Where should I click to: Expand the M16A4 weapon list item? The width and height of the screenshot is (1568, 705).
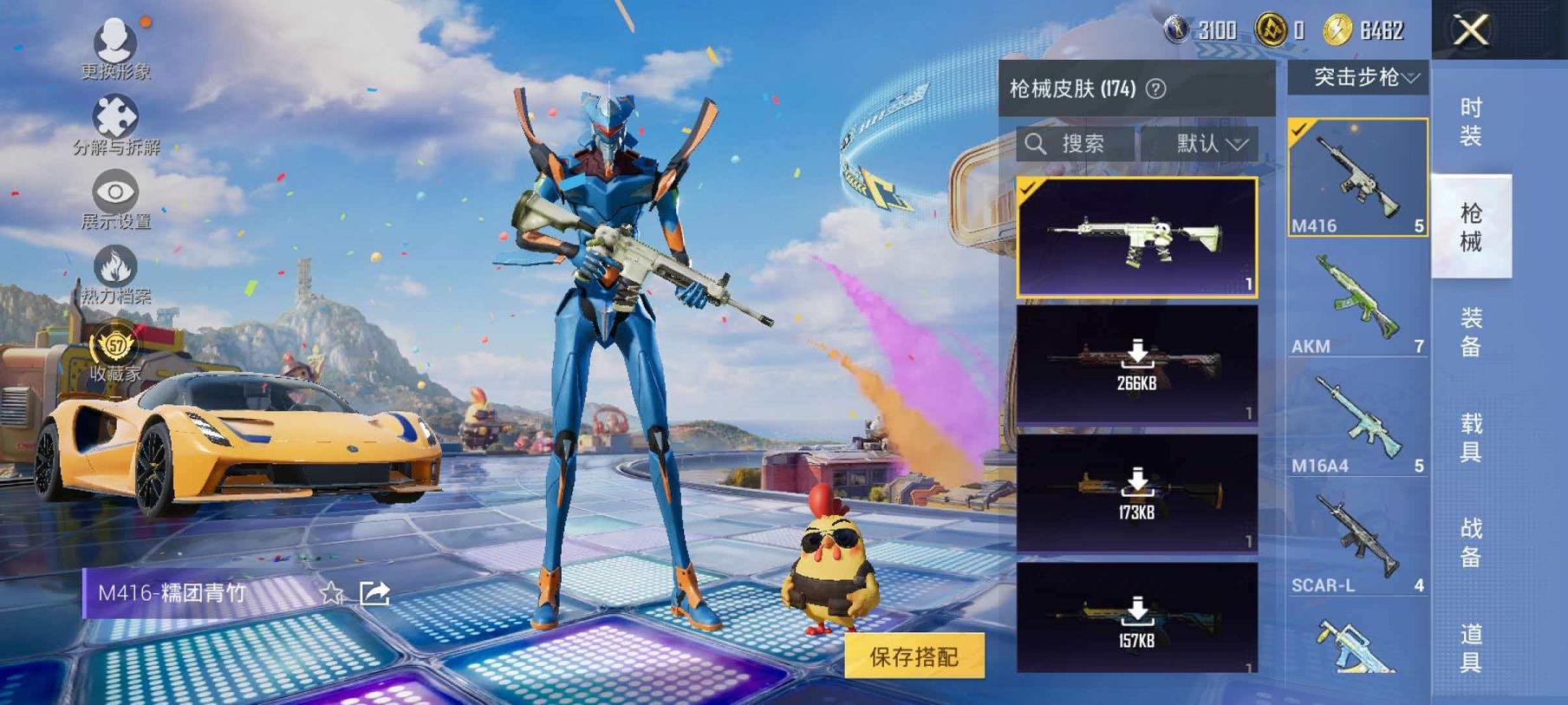(x=1355, y=421)
